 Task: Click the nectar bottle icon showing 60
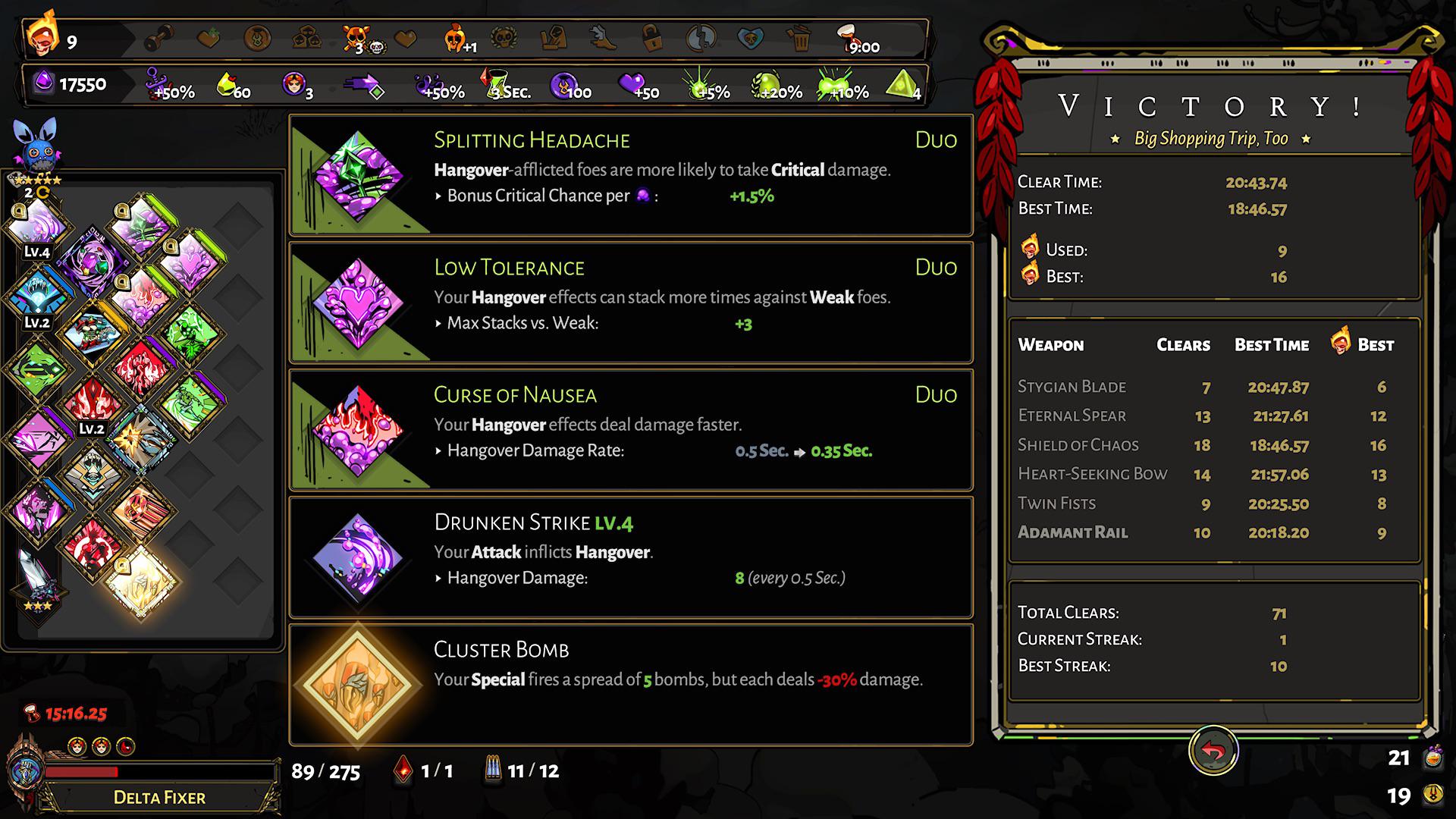pos(224,83)
